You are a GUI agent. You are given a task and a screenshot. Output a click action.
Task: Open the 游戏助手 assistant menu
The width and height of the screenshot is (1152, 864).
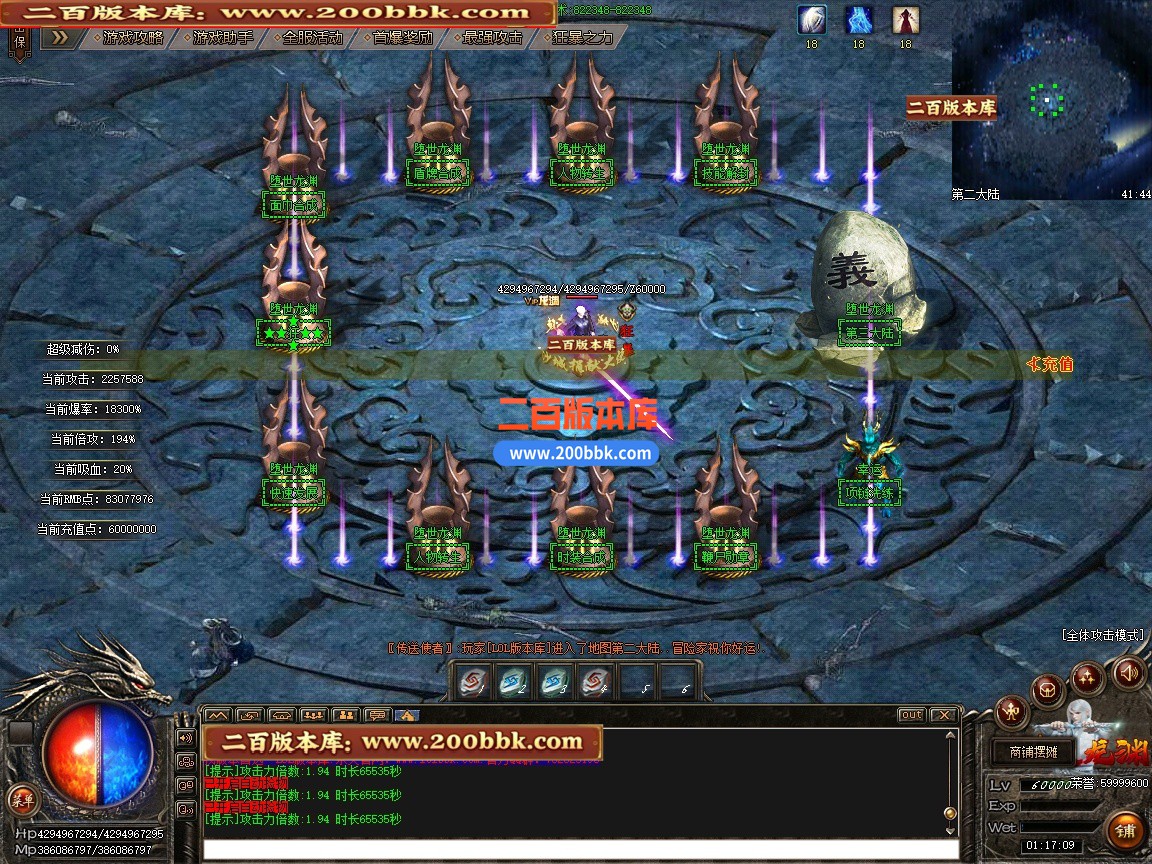[222, 38]
